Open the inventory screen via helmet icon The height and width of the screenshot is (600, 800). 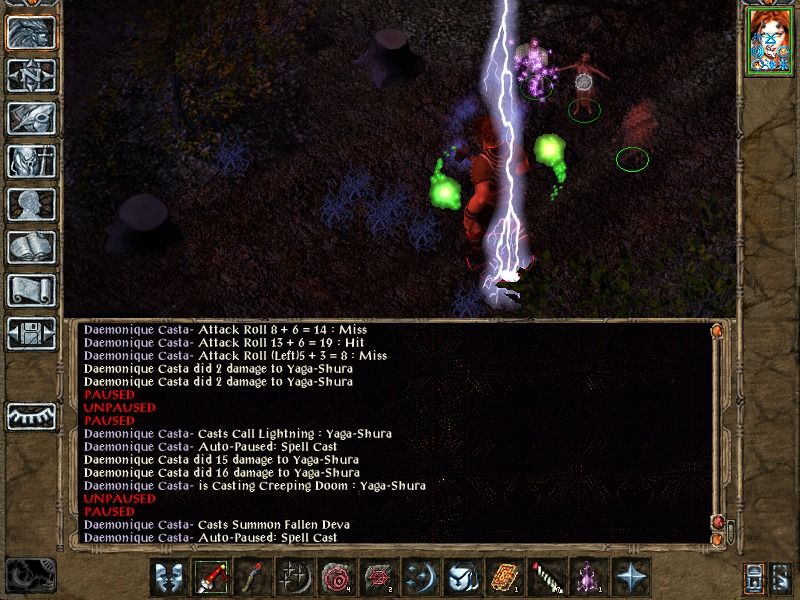31,161
